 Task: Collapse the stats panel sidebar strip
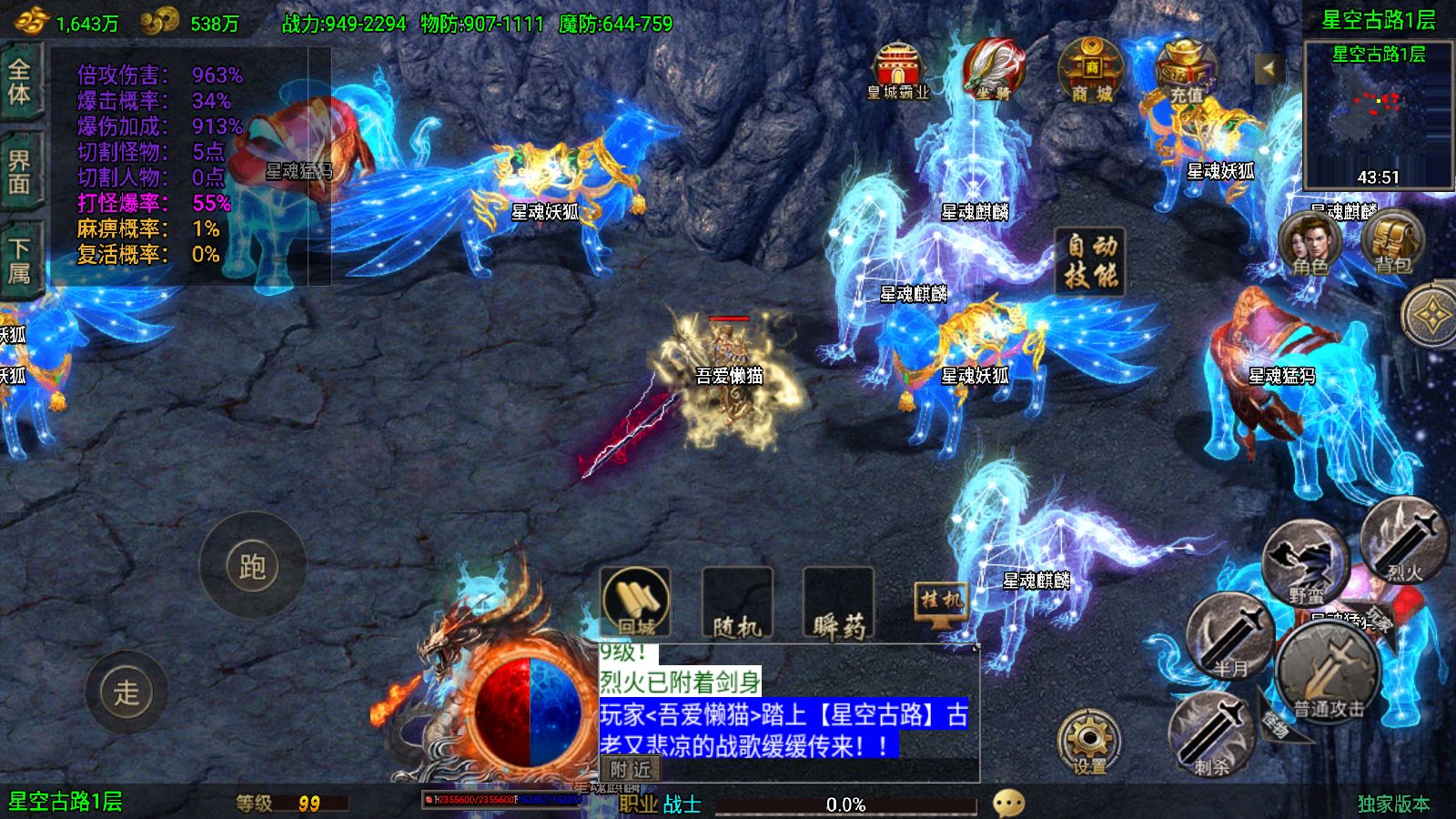318,164
